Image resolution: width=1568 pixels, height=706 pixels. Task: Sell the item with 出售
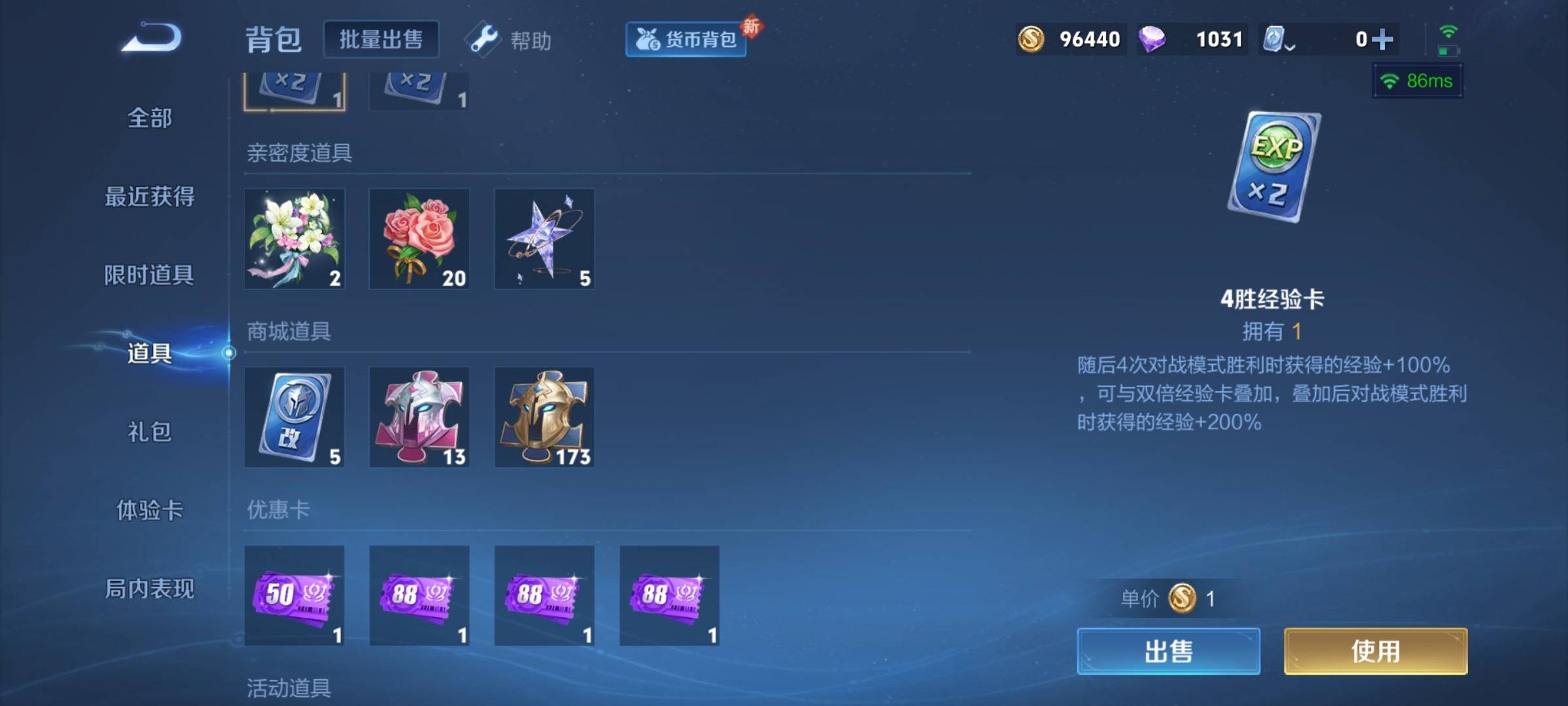(x=1168, y=651)
